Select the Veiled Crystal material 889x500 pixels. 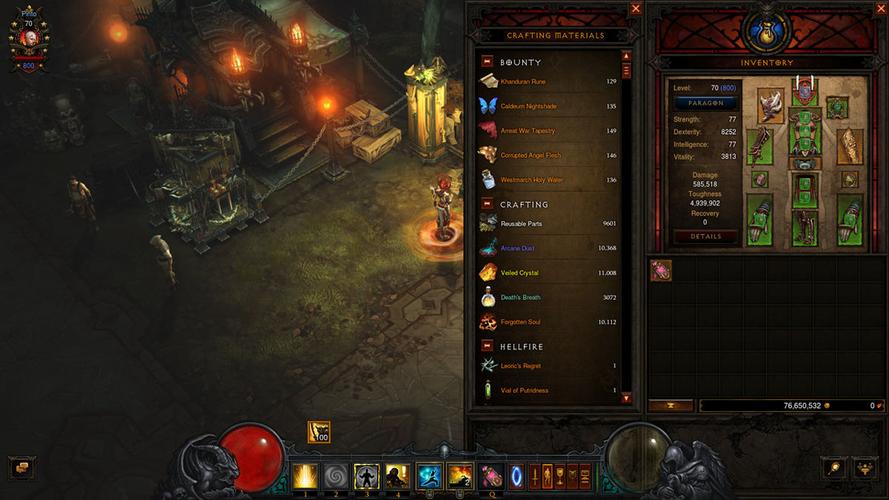(x=550, y=272)
